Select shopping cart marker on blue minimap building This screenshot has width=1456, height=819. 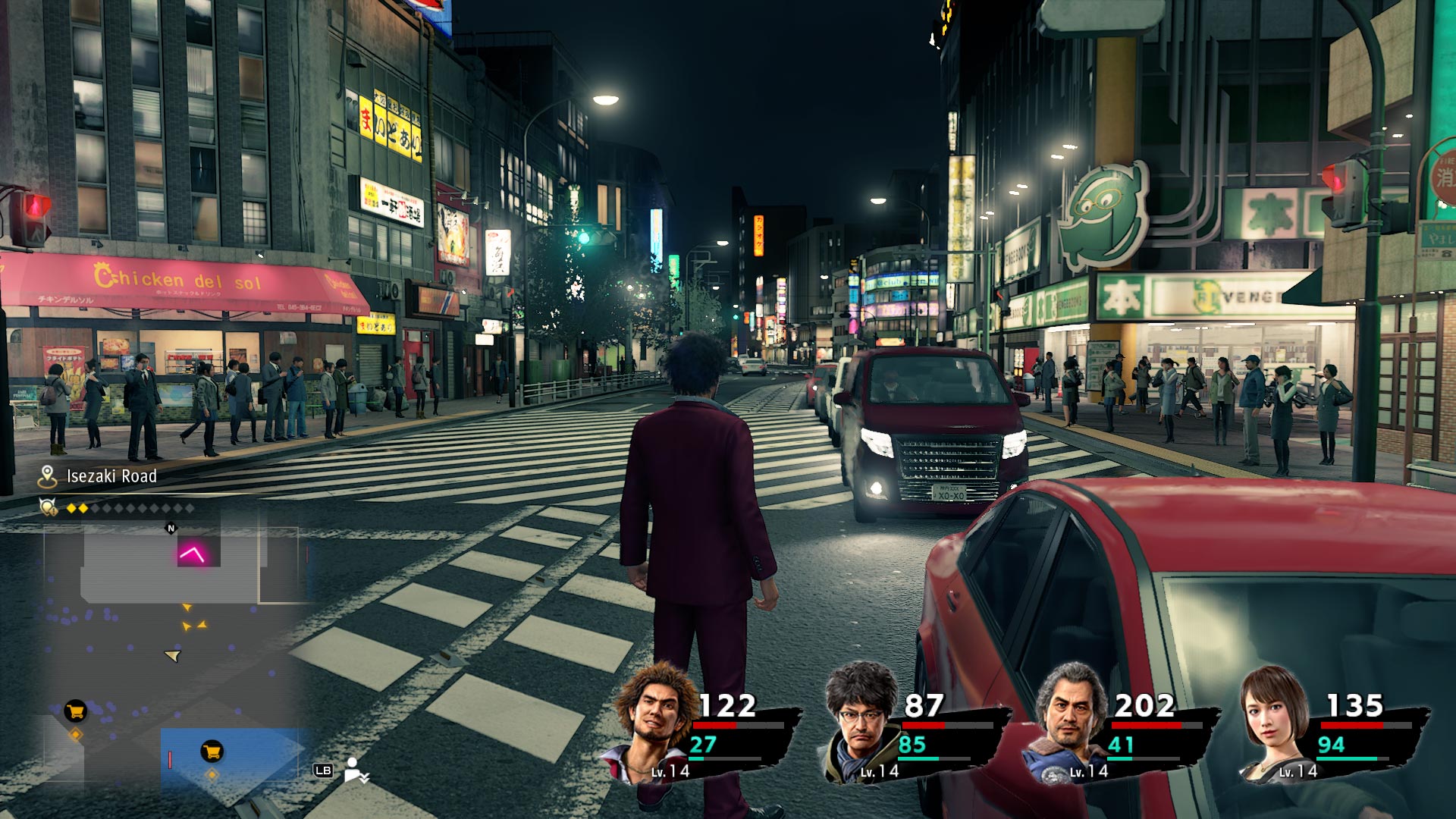212,752
